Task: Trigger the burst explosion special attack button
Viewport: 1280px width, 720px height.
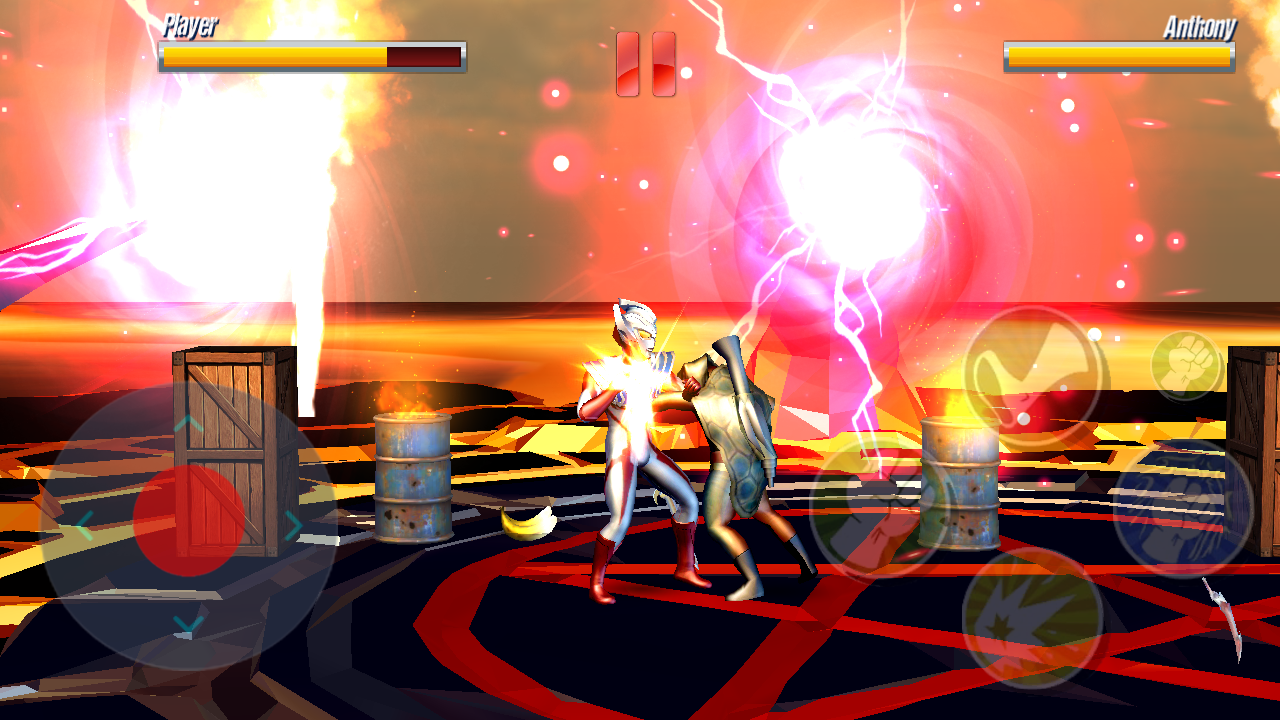Action: pyautogui.click(x=1032, y=617)
